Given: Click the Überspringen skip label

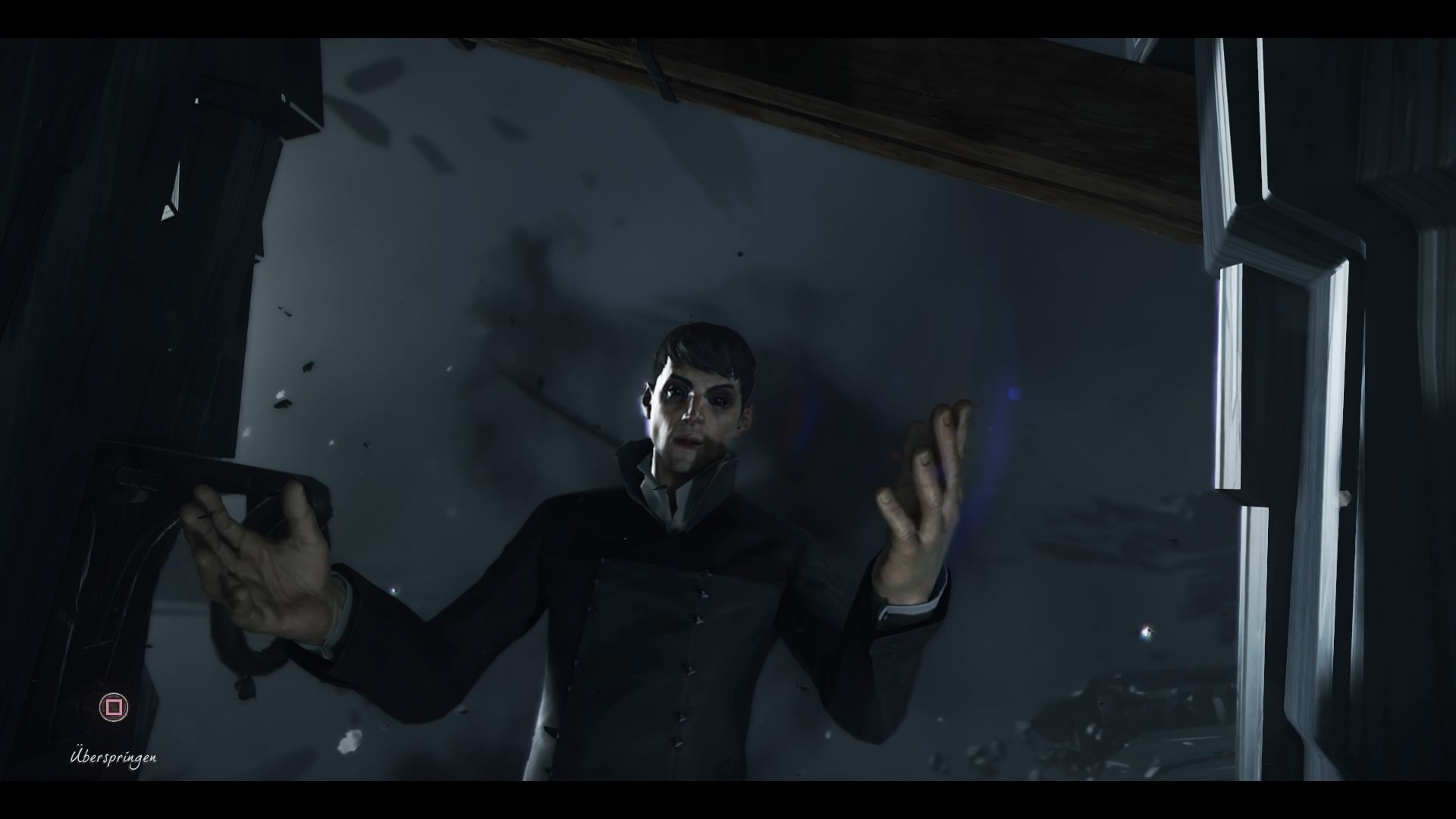Looking at the screenshot, I should (x=114, y=757).
